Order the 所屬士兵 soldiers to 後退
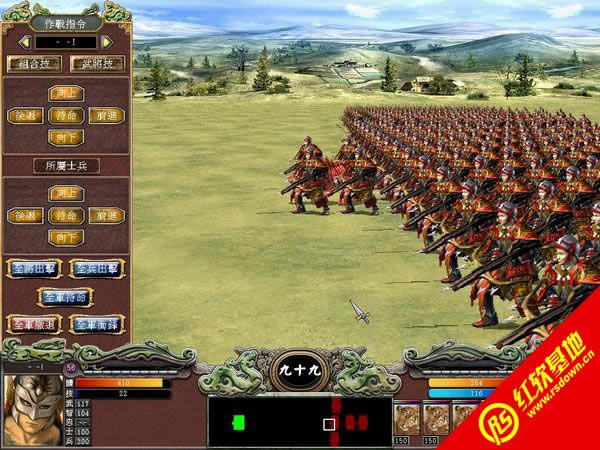Viewport: 600px width, 450px height. pos(24,215)
